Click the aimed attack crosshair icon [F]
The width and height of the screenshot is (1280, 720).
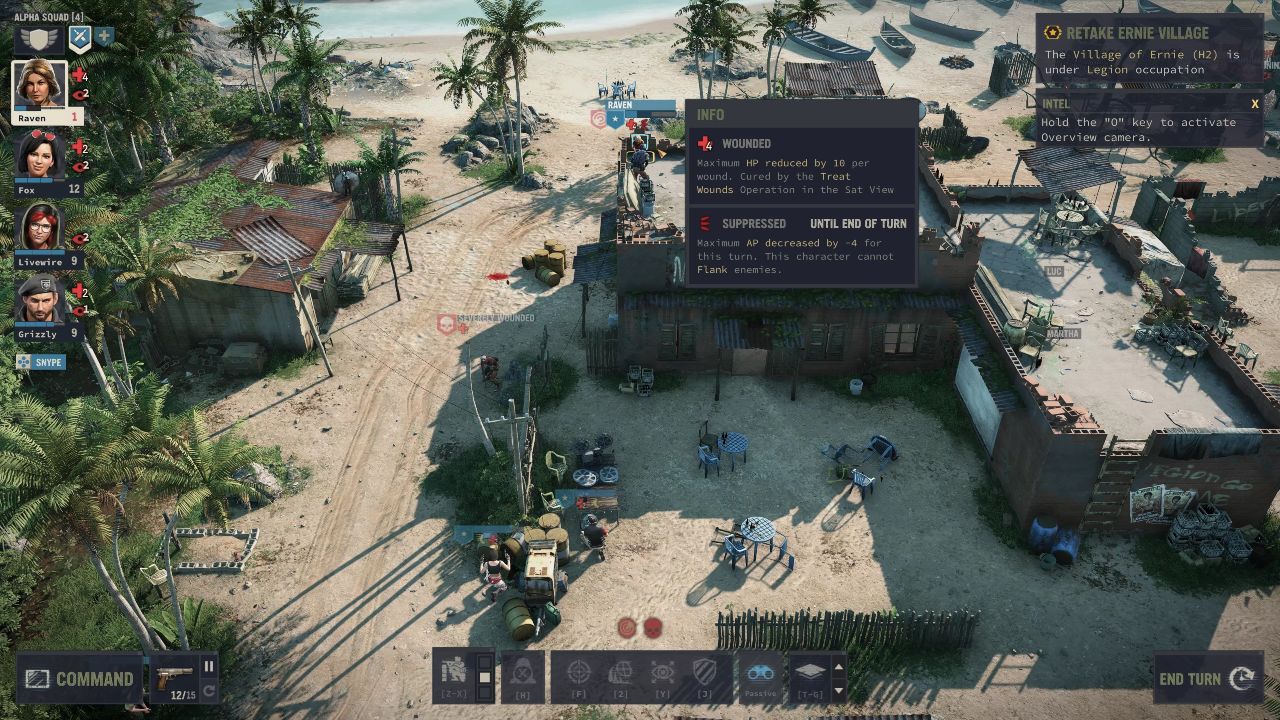point(580,672)
